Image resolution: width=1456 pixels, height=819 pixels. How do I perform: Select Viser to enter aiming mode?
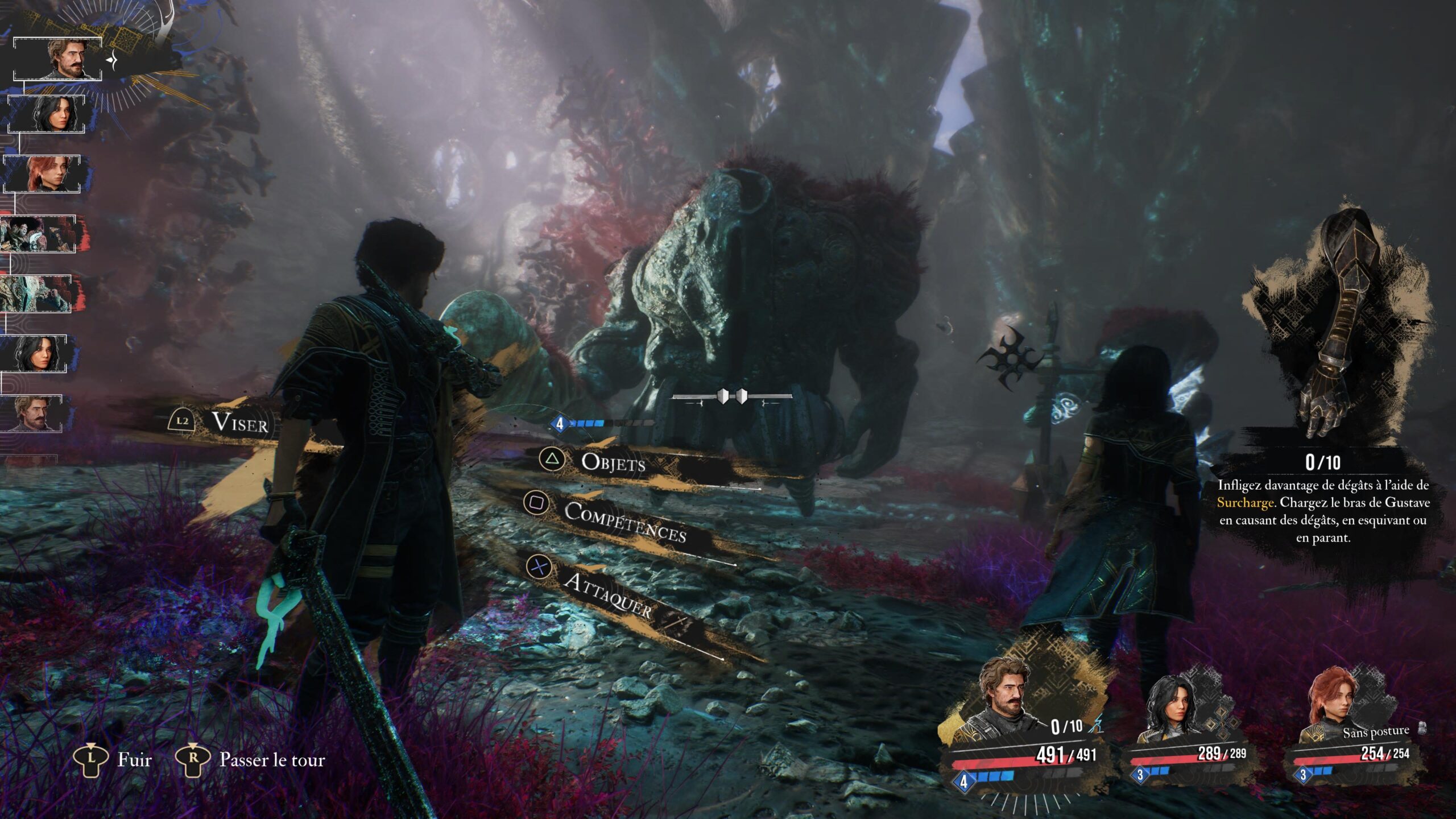point(242,423)
